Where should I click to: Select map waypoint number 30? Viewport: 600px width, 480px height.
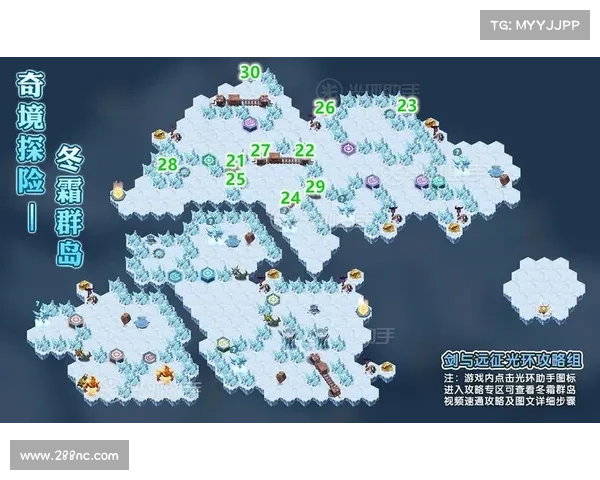point(250,72)
